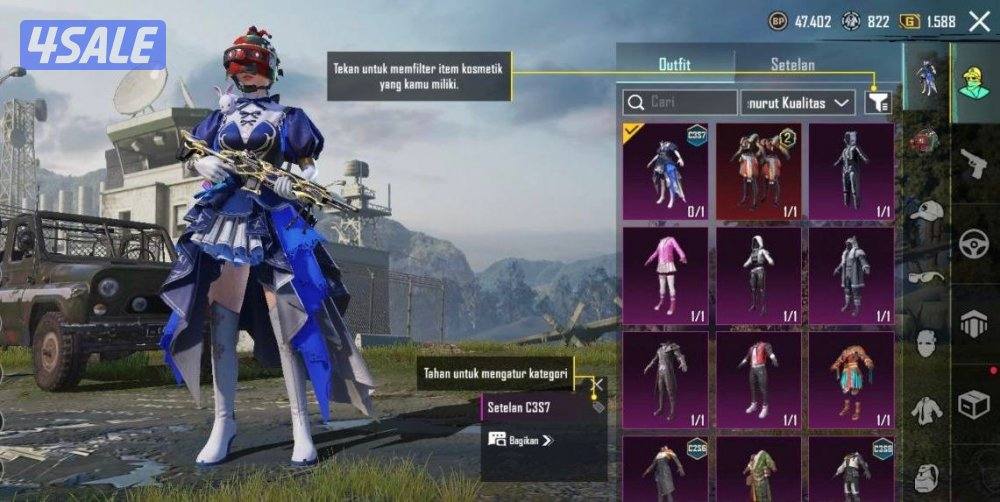
Task: Toggle the owned cosmetics filter funnel
Action: coord(877,102)
